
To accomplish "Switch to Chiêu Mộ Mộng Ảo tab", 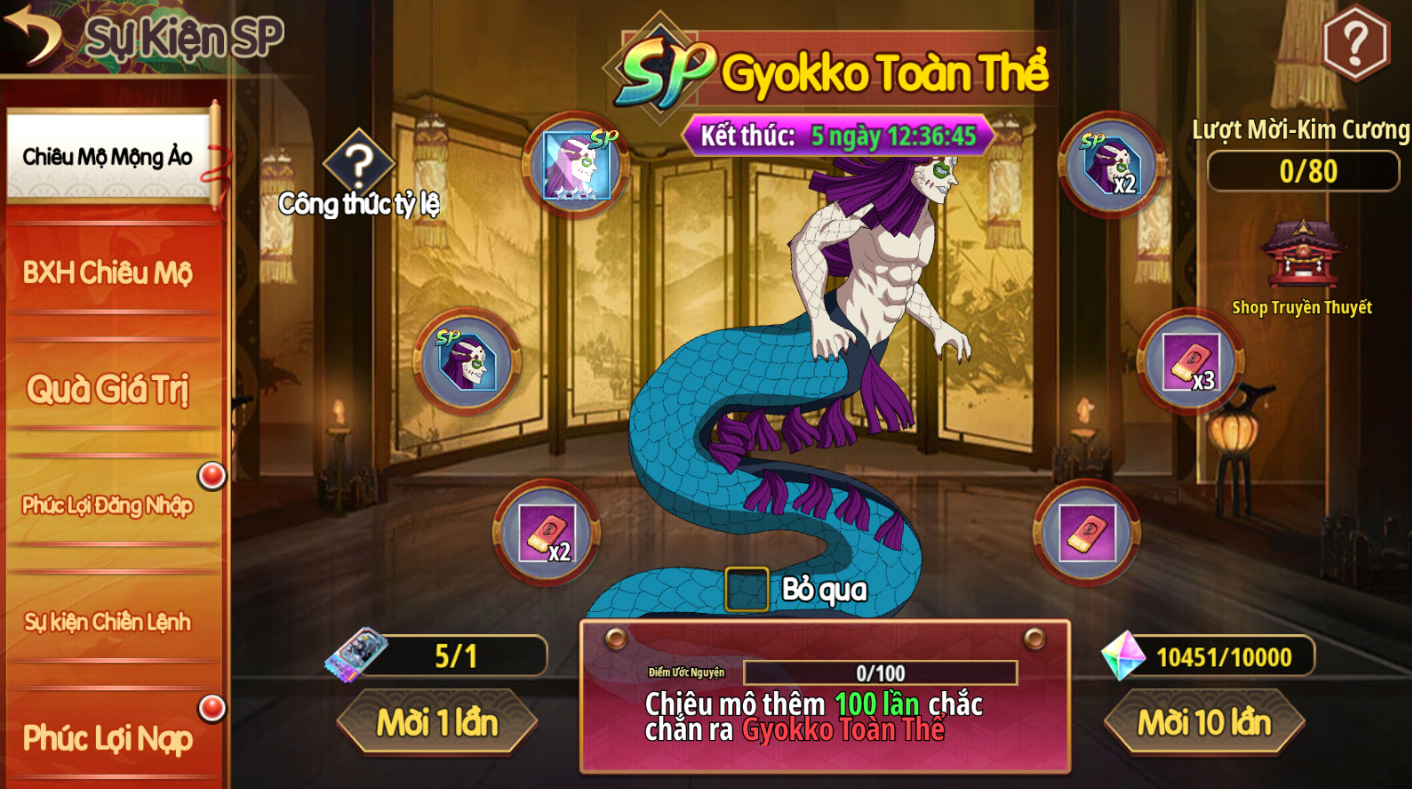I will tap(108, 156).
